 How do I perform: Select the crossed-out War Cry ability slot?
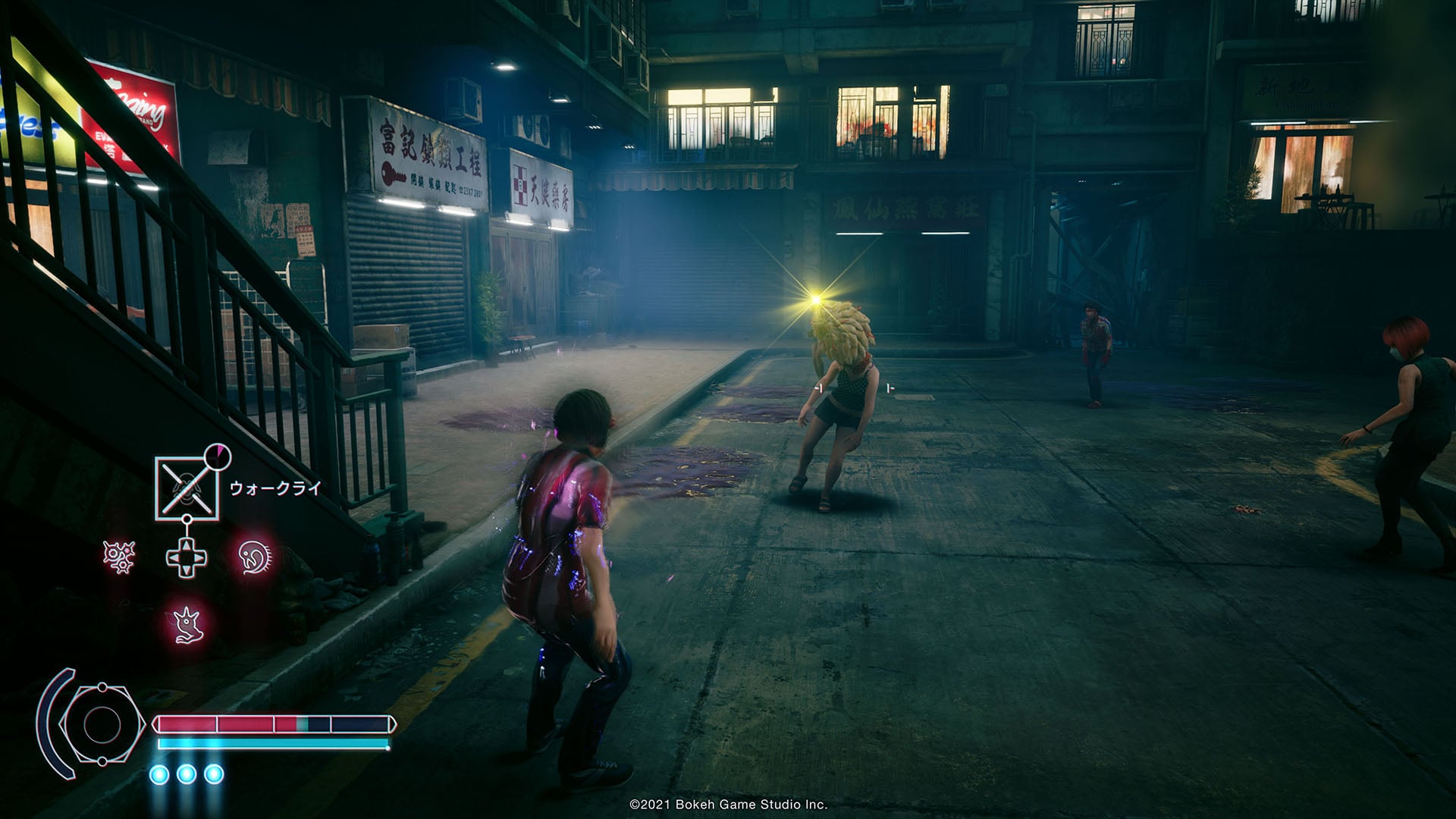[187, 488]
